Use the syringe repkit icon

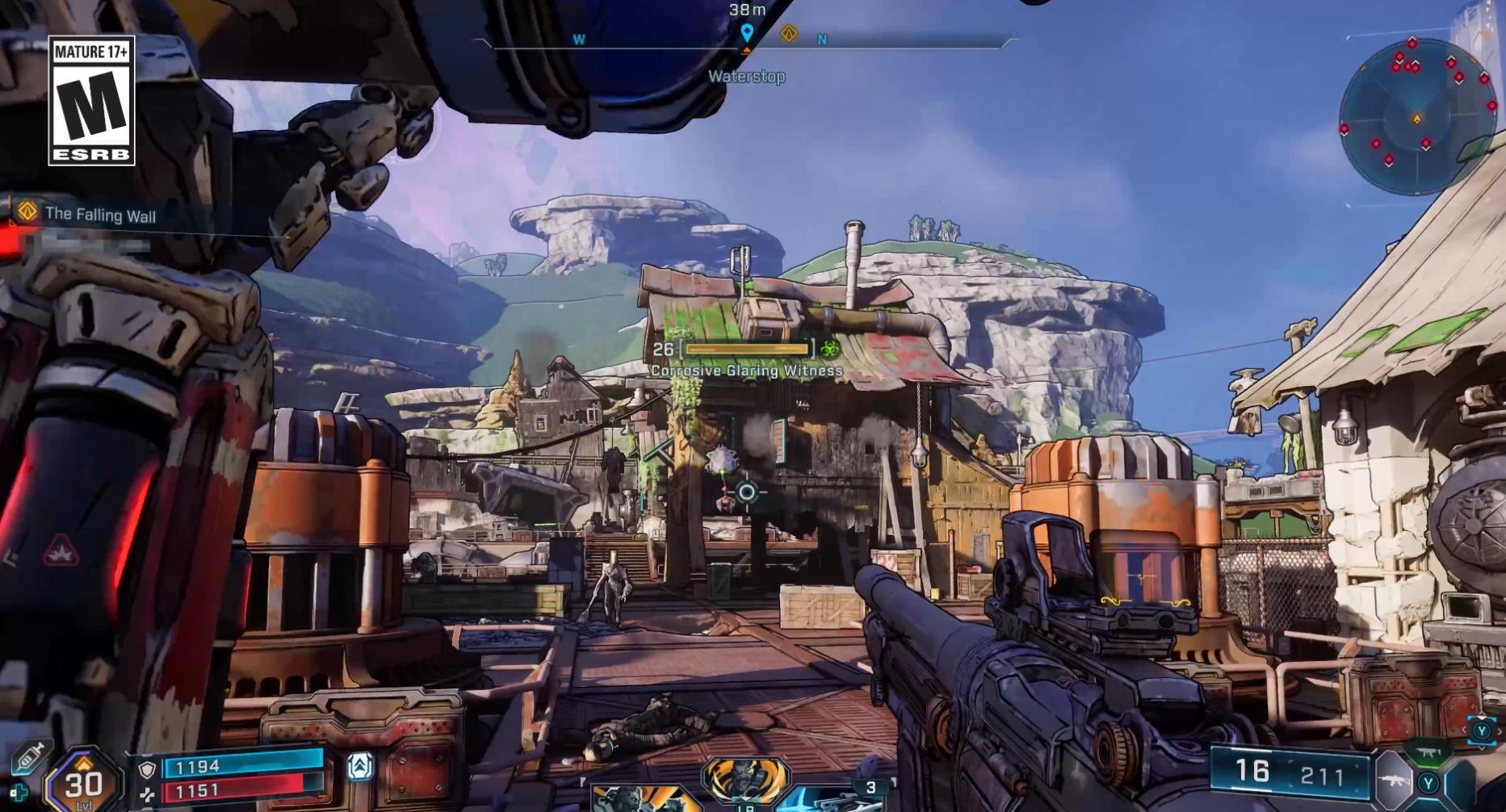29,756
